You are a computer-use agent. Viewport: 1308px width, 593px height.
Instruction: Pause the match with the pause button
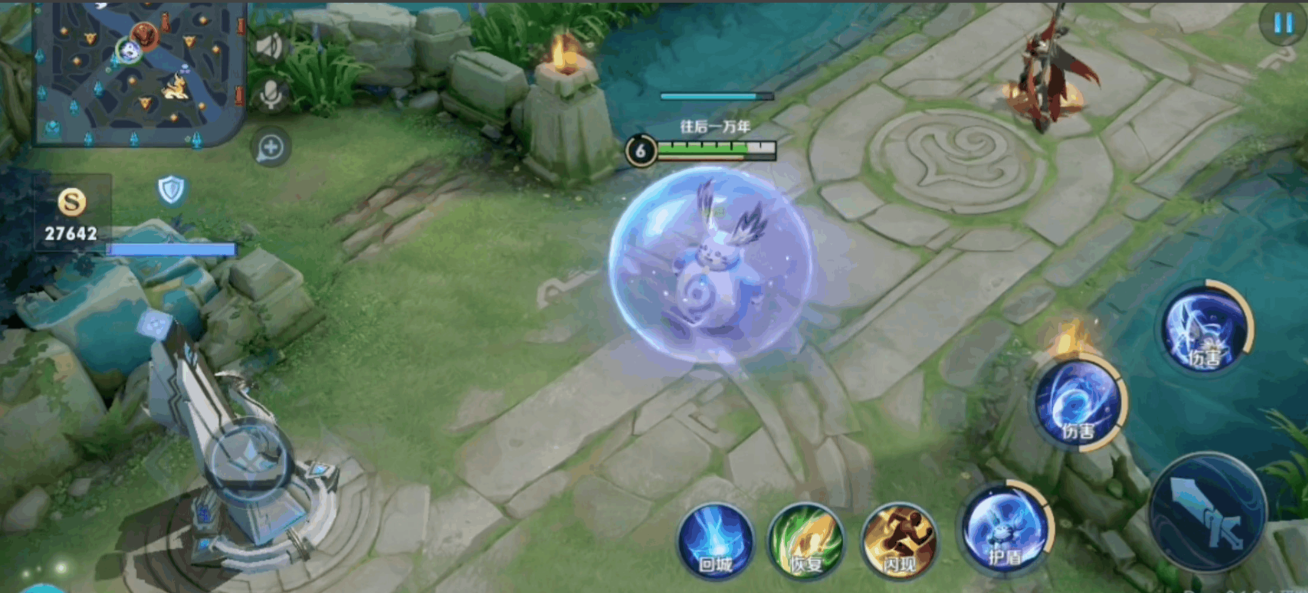(1282, 23)
